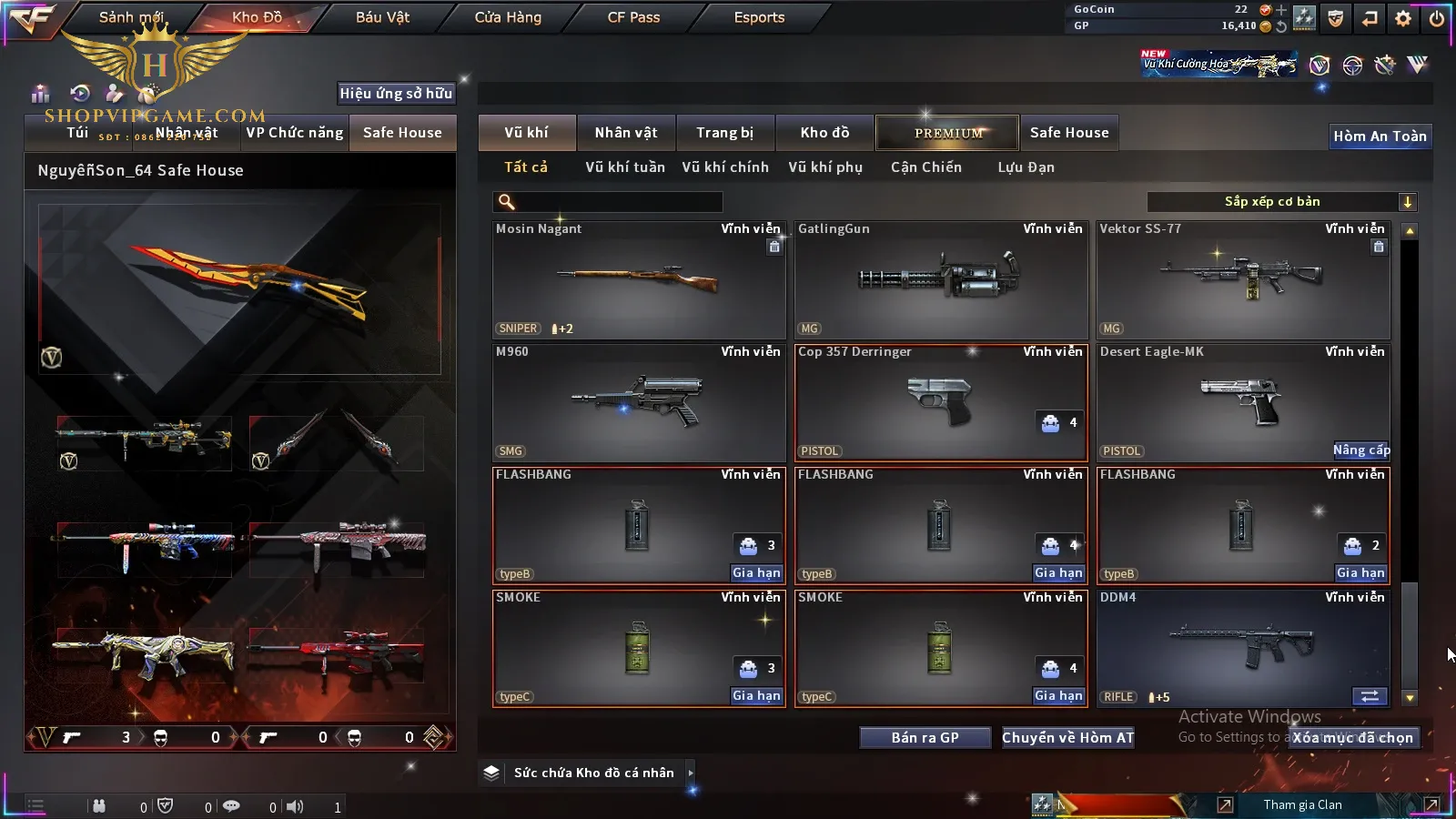Open the Sắp xếp cơ bản dropdown
1456x819 pixels.
pos(1282,202)
